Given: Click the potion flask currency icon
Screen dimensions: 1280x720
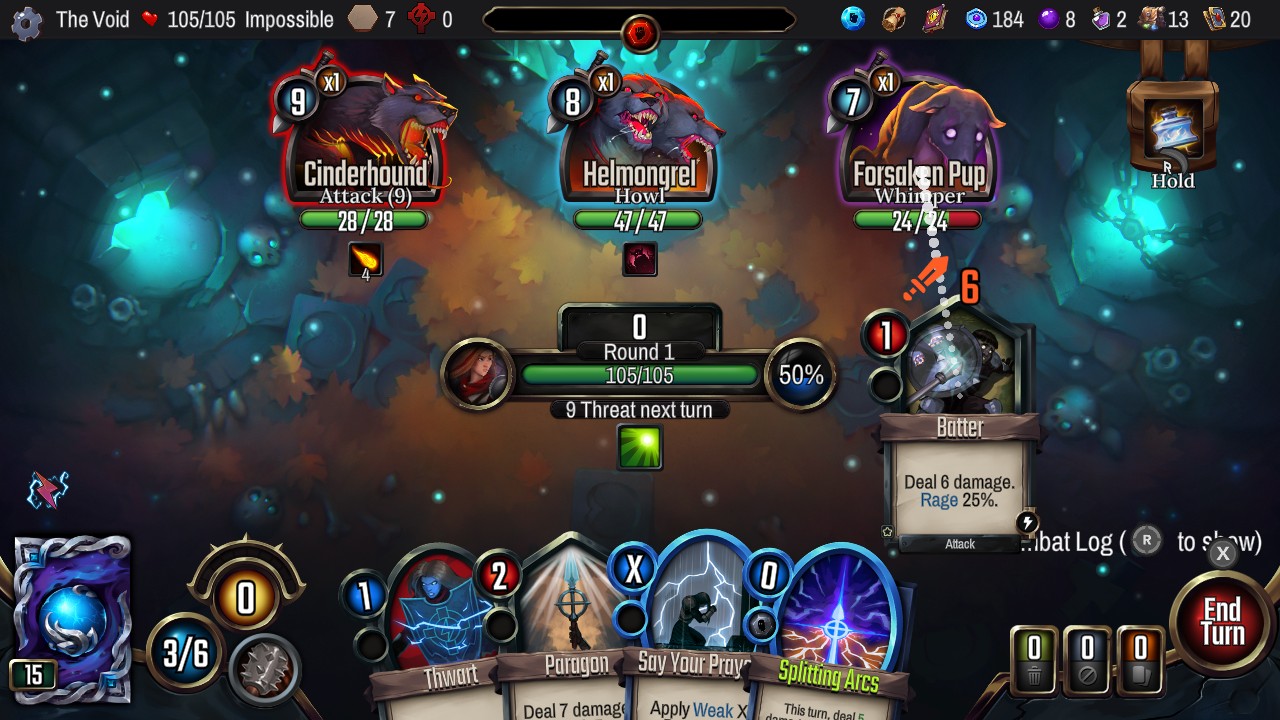Looking at the screenshot, I should coord(1098,16).
